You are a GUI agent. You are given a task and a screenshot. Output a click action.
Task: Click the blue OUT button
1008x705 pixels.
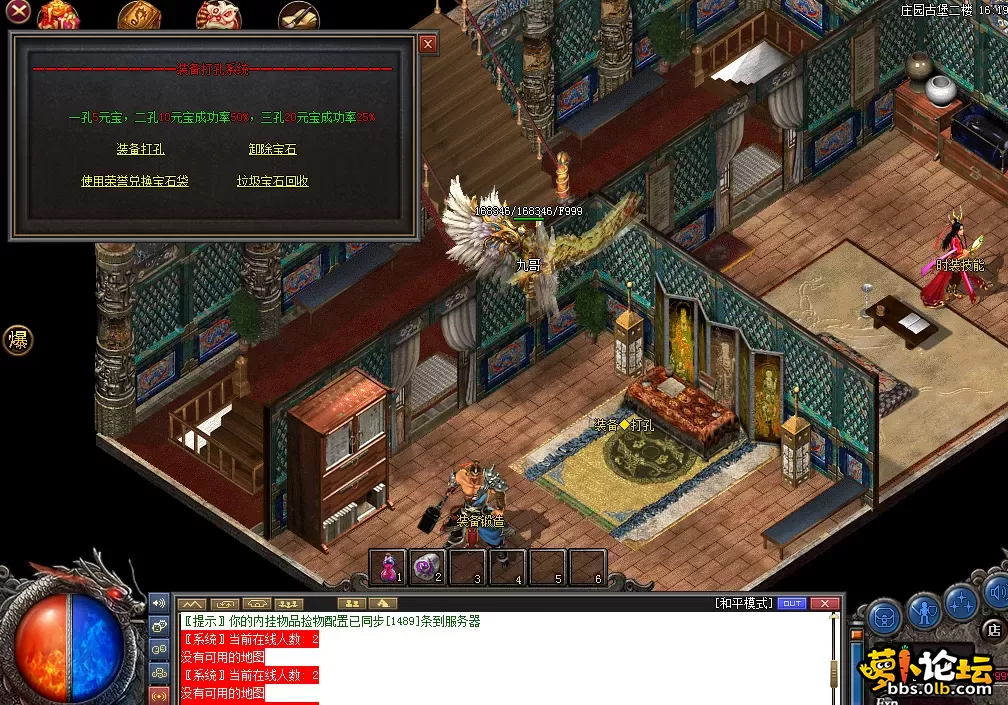(x=791, y=603)
